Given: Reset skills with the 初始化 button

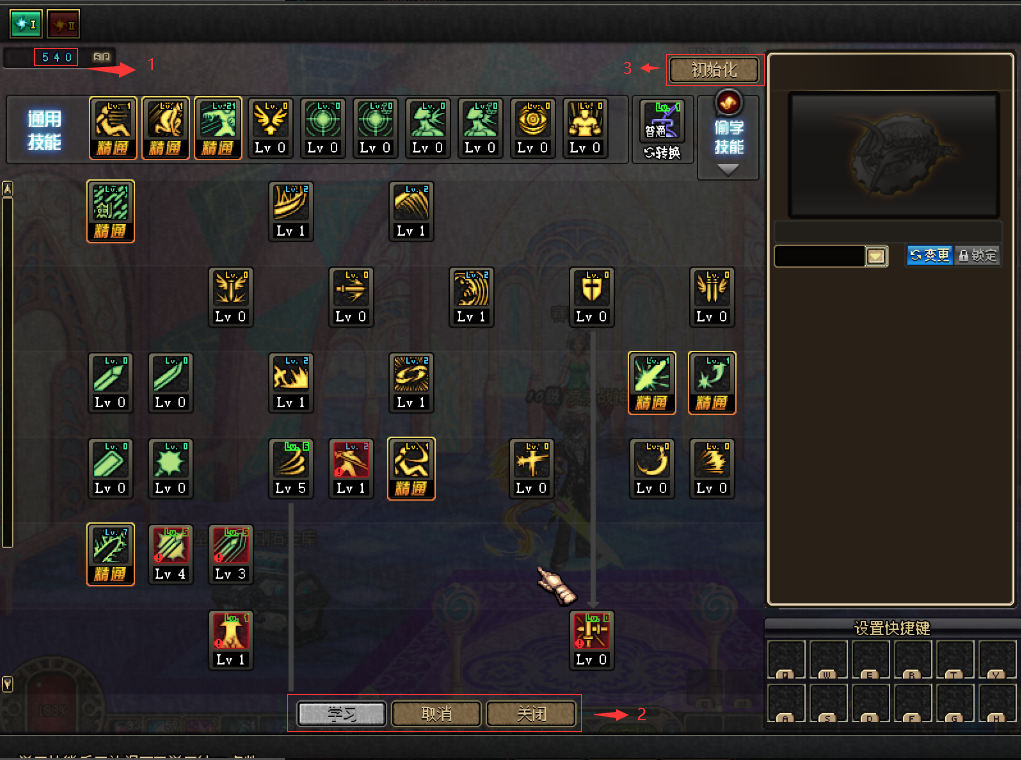Looking at the screenshot, I should pos(713,70).
